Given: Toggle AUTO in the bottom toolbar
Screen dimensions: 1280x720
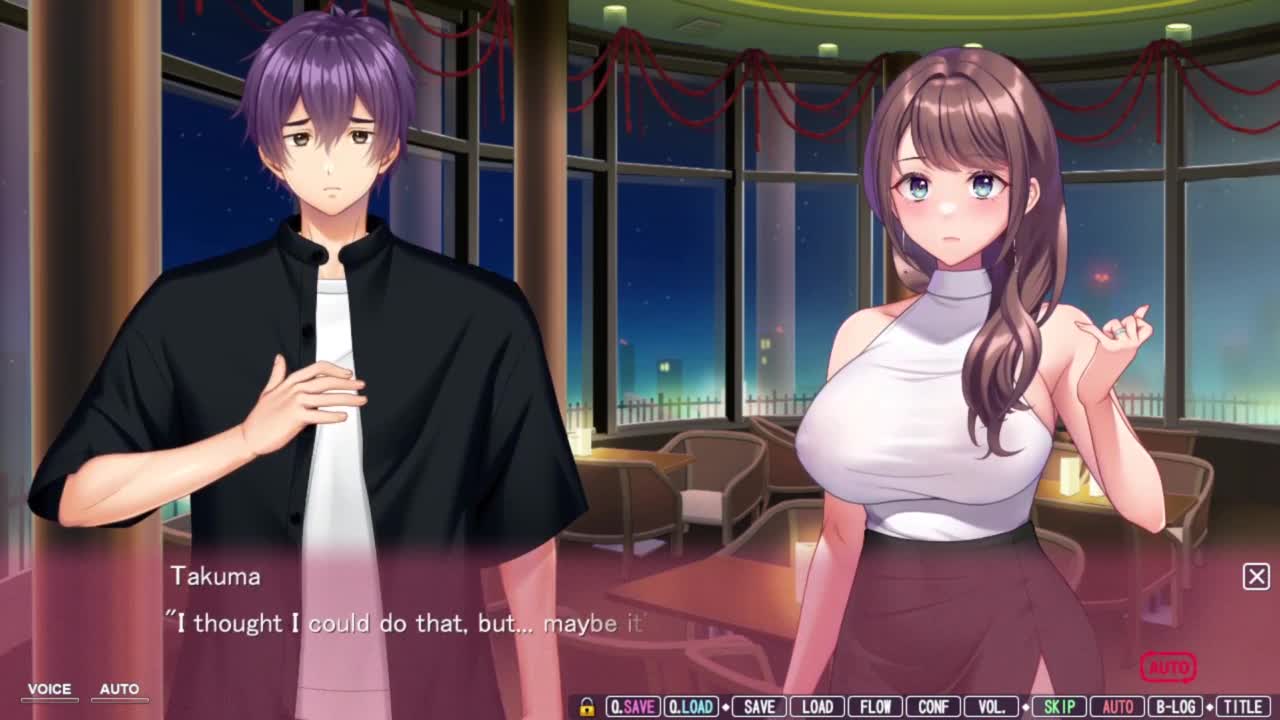Looking at the screenshot, I should click(x=1117, y=707).
